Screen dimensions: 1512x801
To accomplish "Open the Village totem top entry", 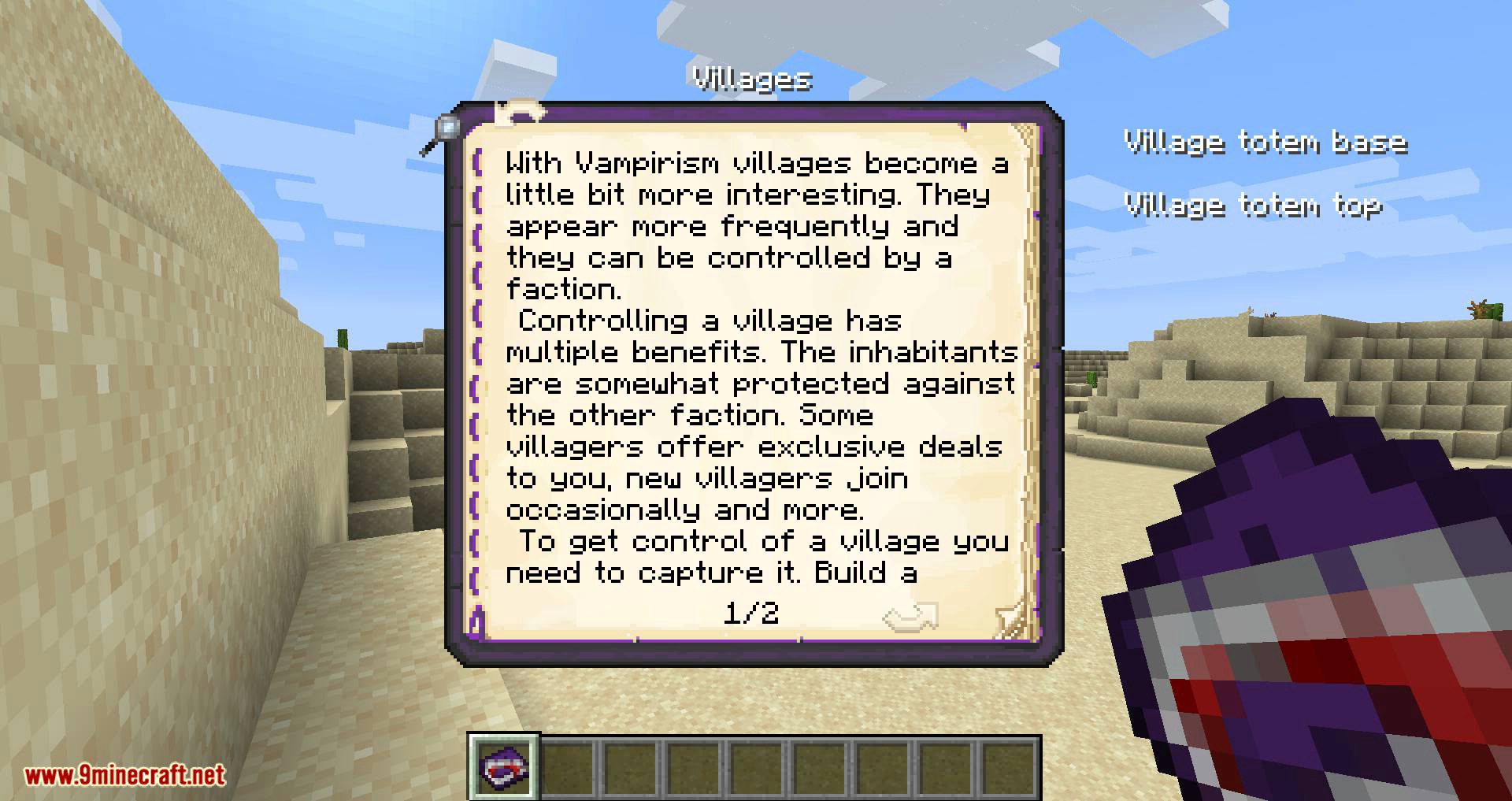I will click(x=1252, y=205).
